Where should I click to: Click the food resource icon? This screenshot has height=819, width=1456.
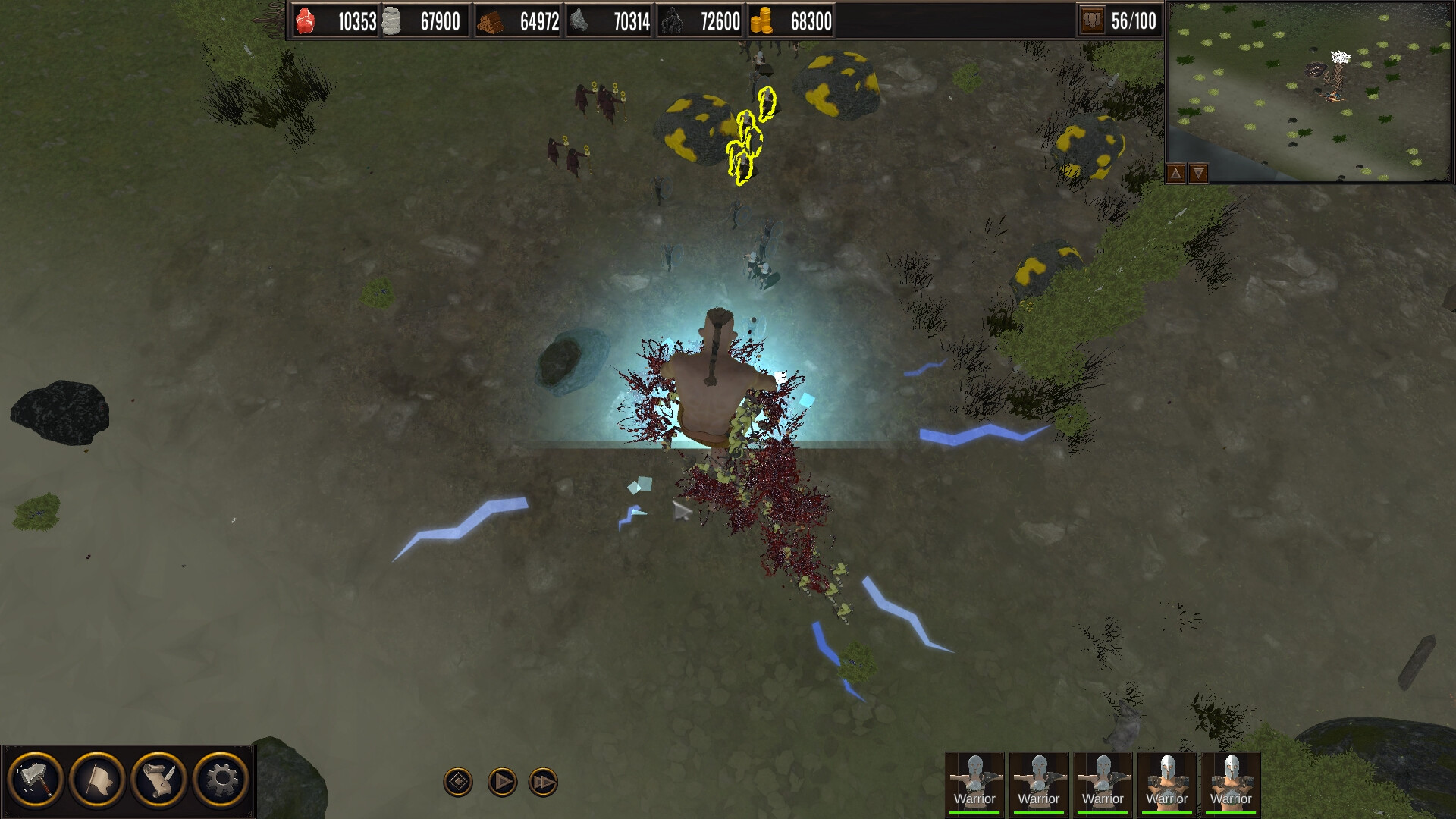pos(306,21)
